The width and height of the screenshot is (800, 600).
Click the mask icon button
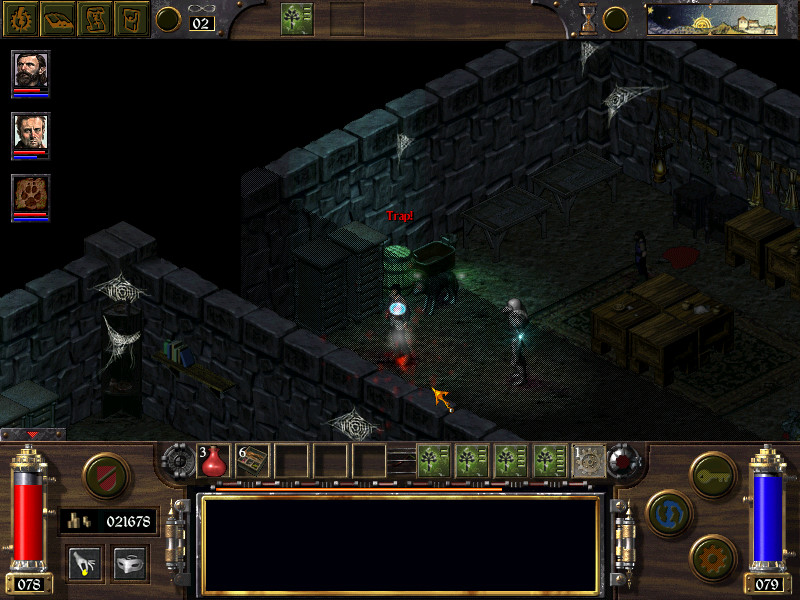131,563
